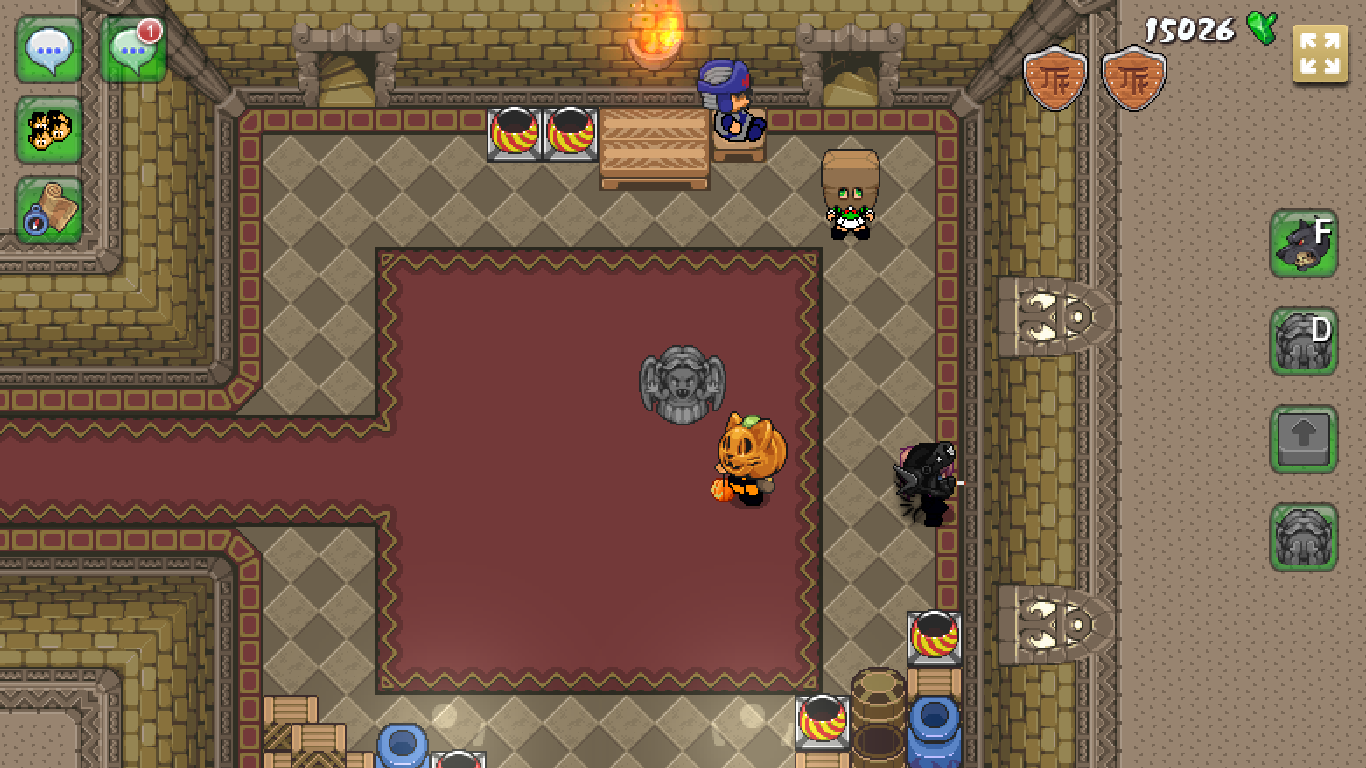Tap the gray up arrow button
Viewport: 1366px width, 768px height.
point(1304,439)
